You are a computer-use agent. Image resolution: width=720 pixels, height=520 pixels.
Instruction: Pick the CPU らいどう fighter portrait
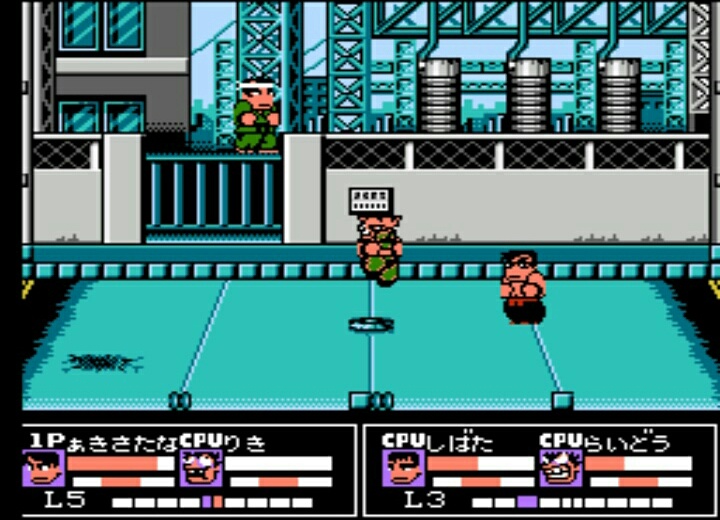pyautogui.click(x=559, y=467)
